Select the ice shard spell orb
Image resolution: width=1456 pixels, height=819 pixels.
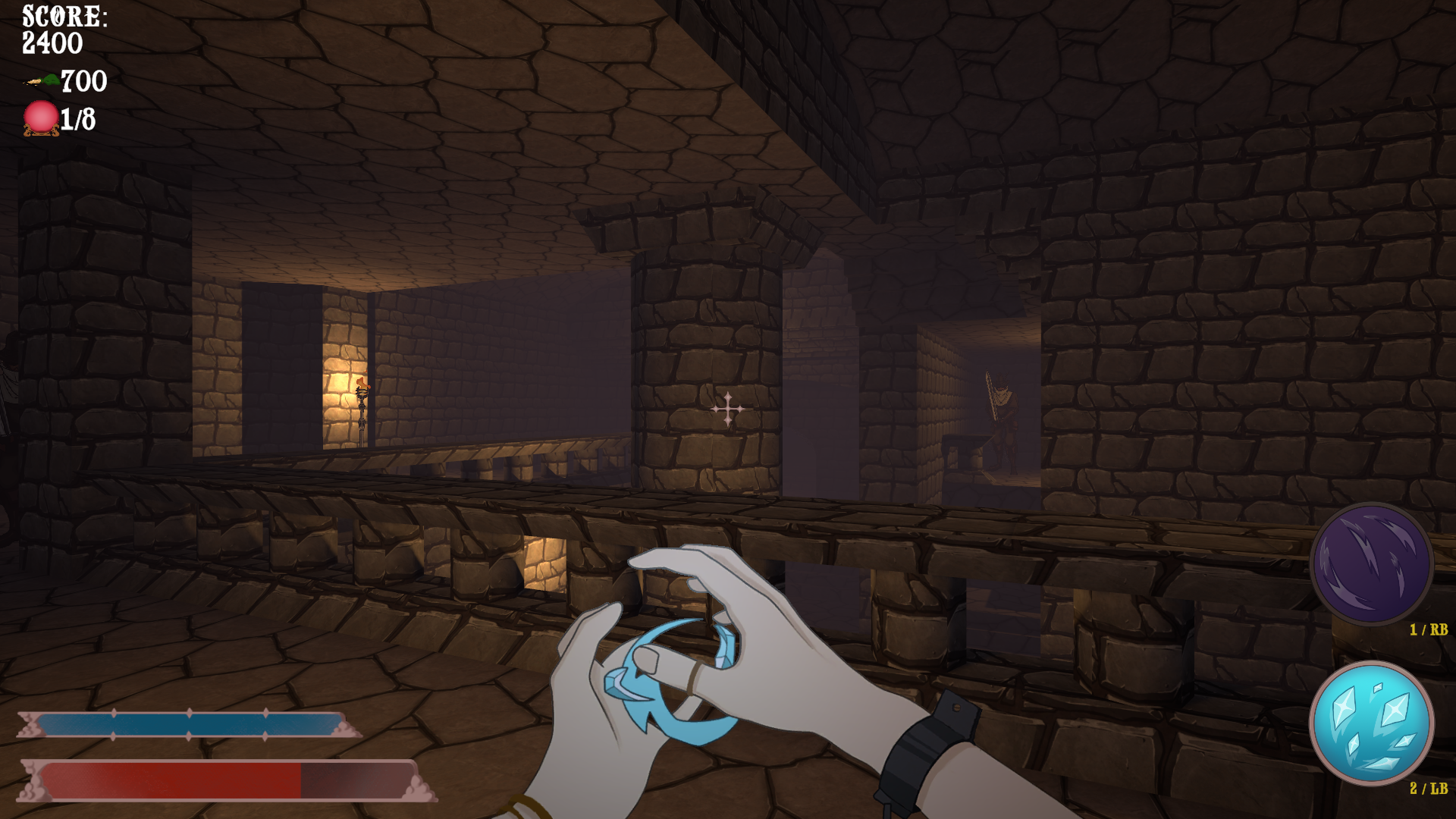(x=1371, y=722)
